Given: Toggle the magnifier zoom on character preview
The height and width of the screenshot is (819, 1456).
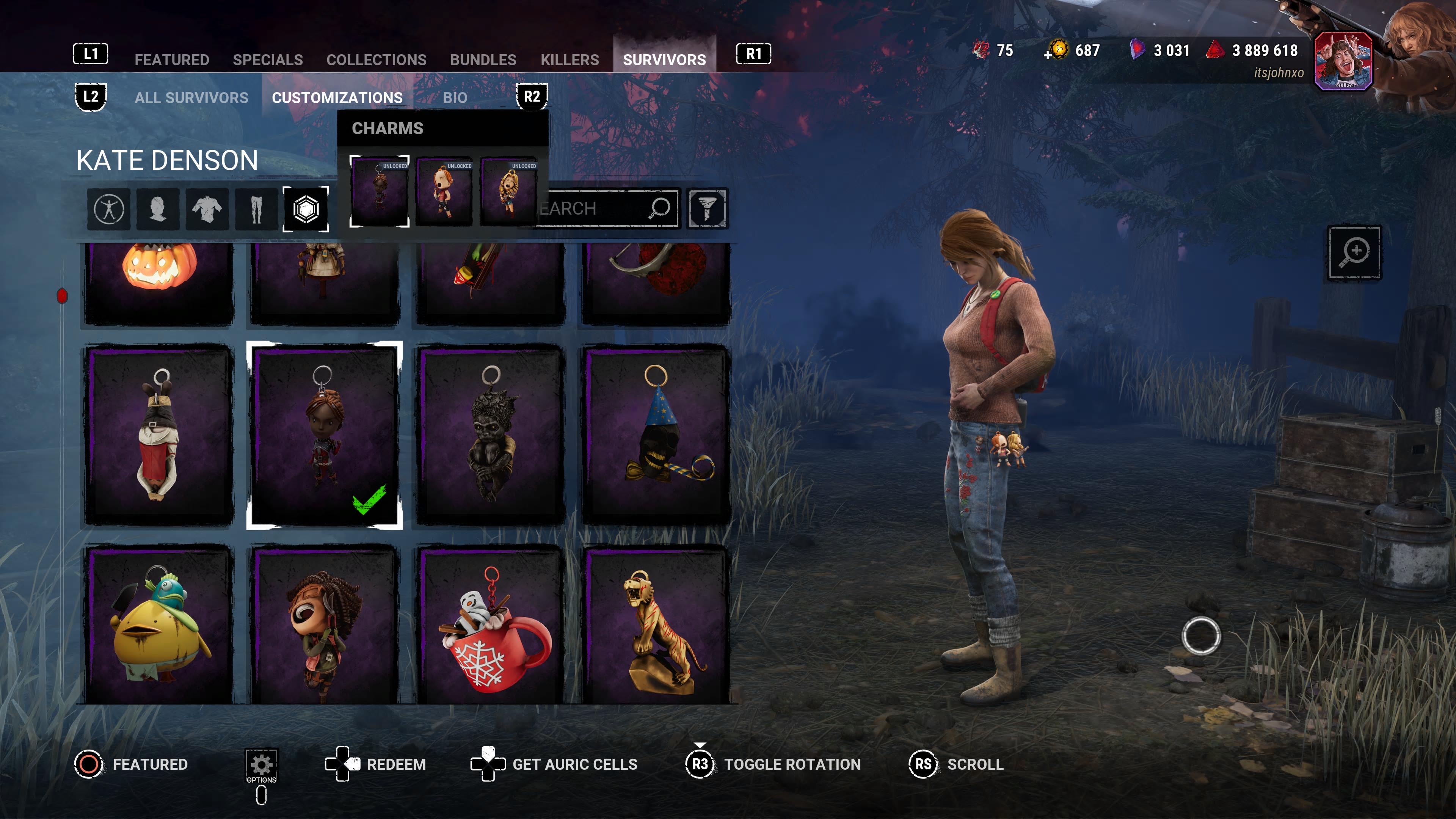Looking at the screenshot, I should [1354, 252].
